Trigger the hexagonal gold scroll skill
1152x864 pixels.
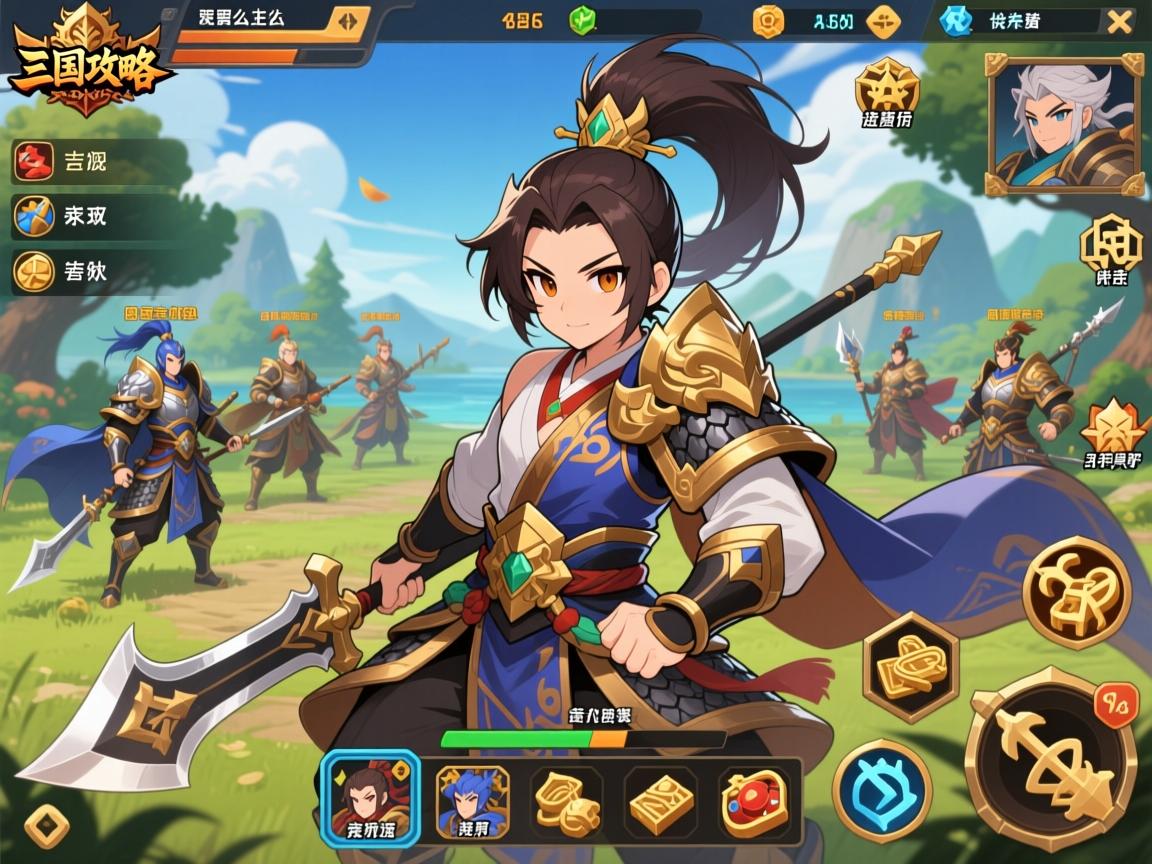click(910, 664)
